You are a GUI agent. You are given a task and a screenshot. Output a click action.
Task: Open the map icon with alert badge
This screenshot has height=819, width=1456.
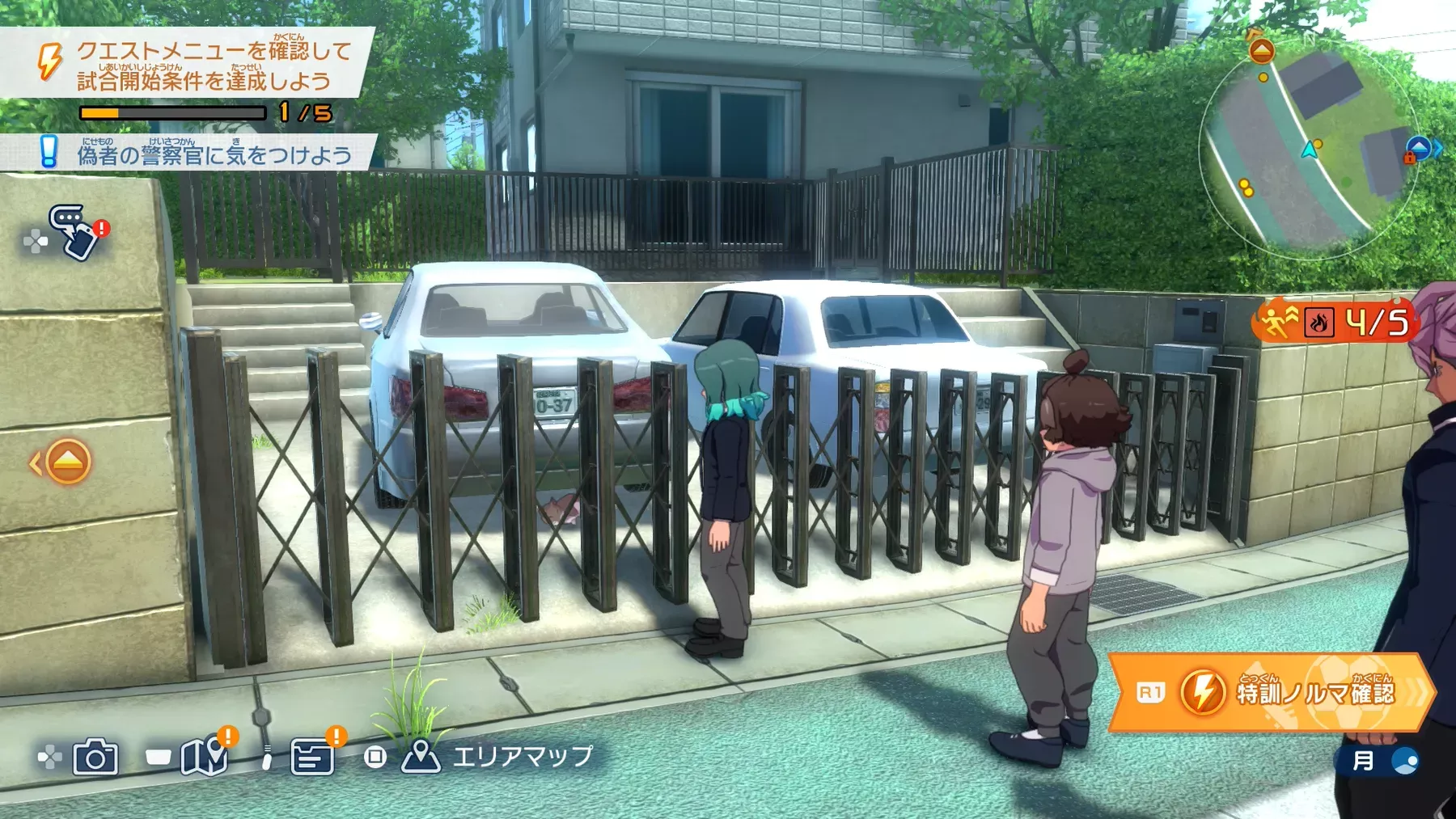point(204,755)
